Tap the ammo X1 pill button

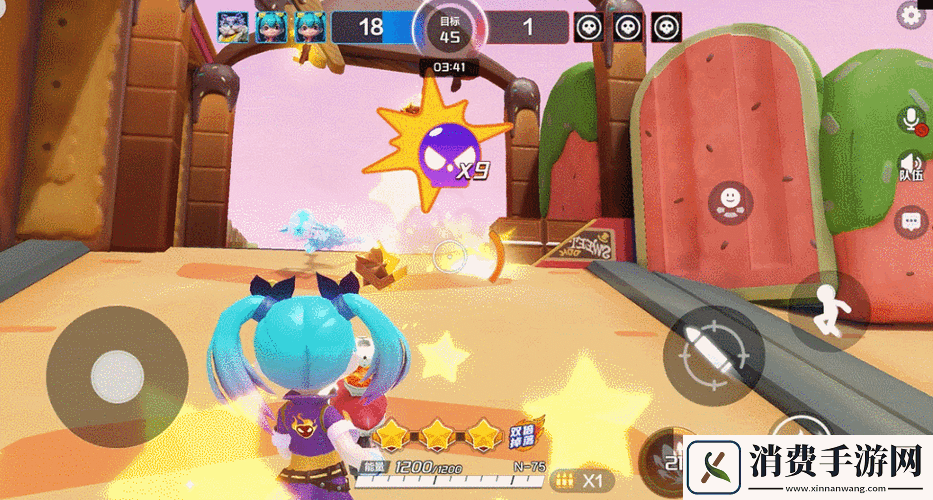tap(584, 479)
